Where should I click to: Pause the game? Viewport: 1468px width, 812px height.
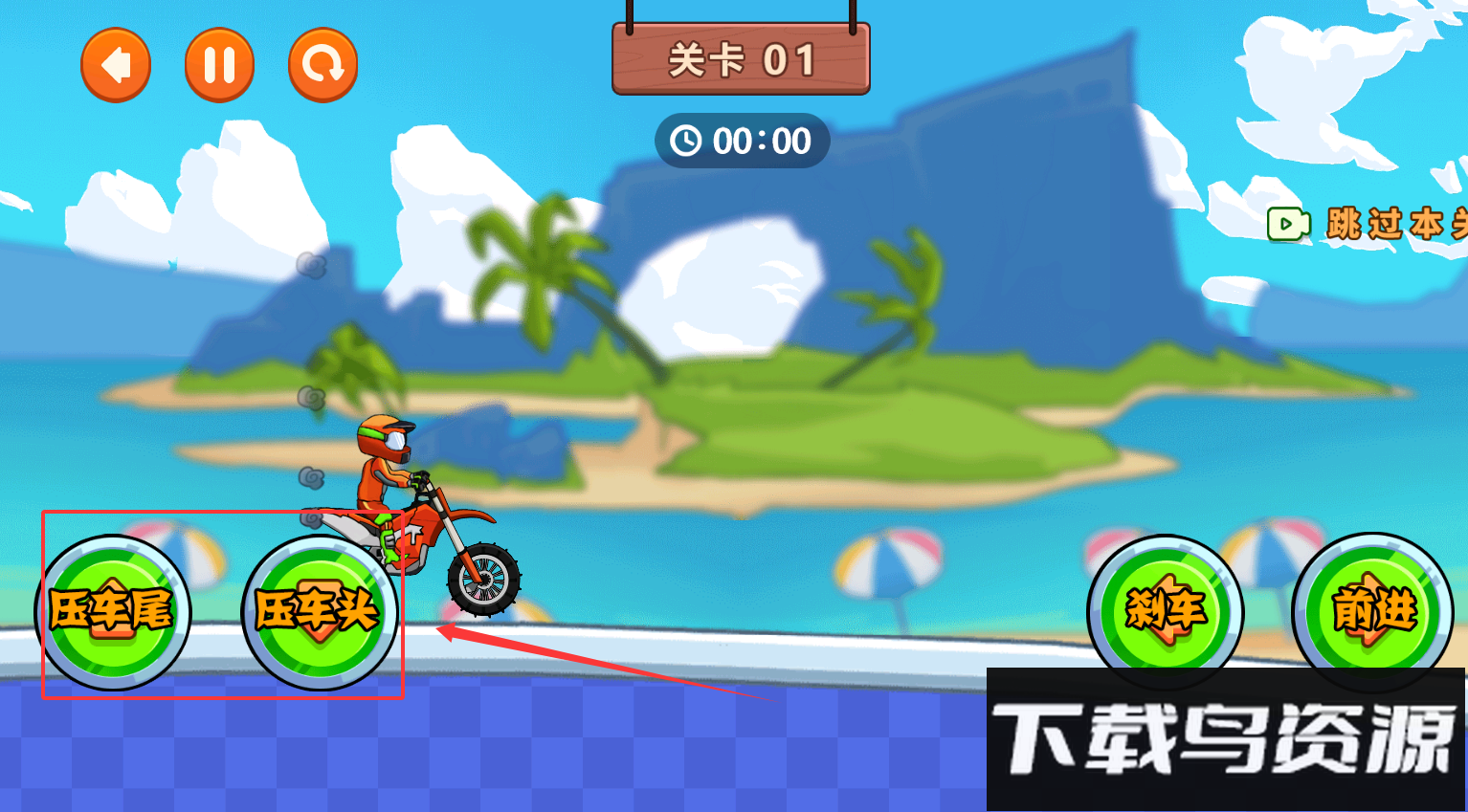coord(219,65)
